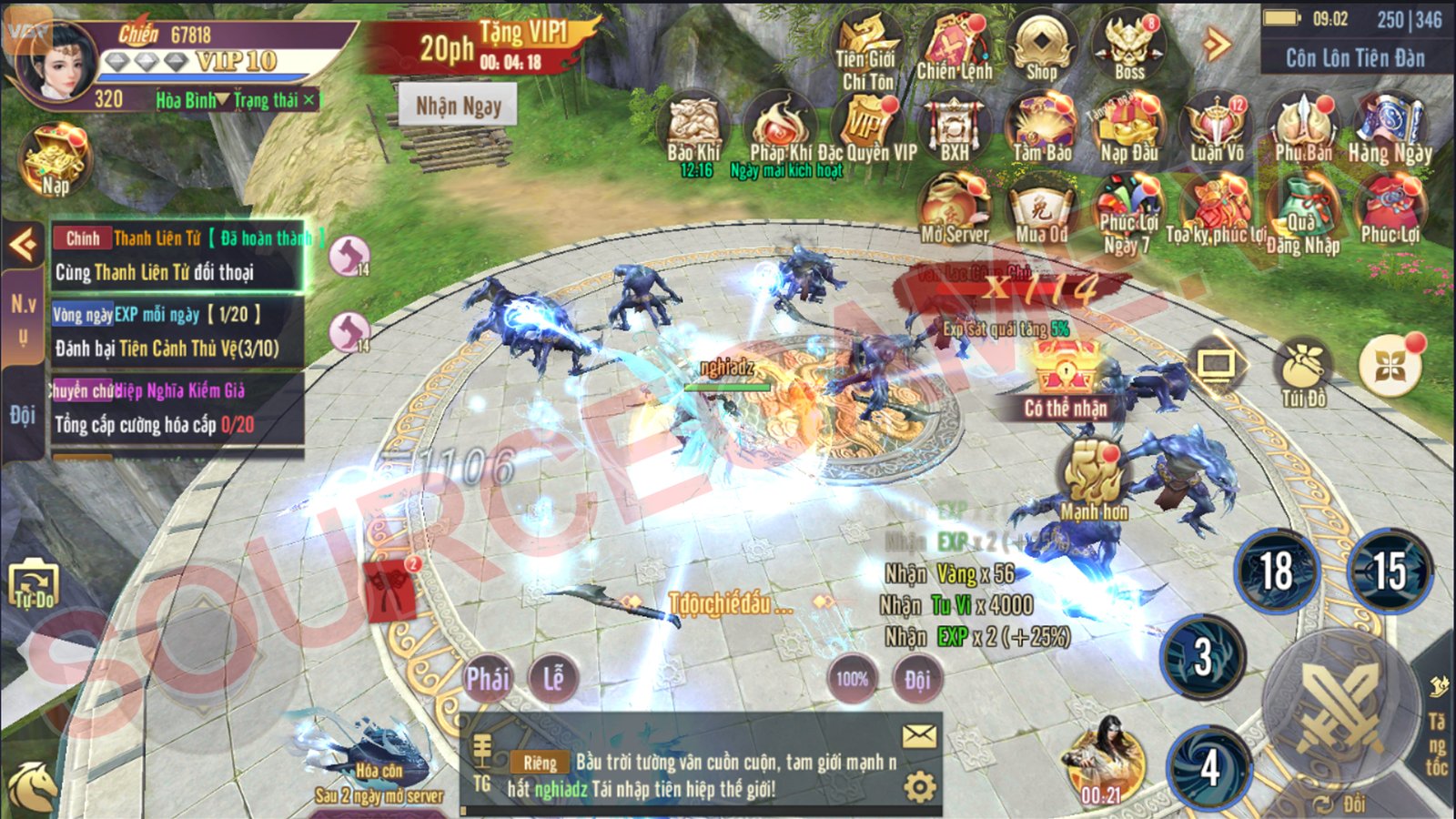Viewport: 1456px width, 819px height.
Task: Open the chat settings gear
Action: point(919,785)
